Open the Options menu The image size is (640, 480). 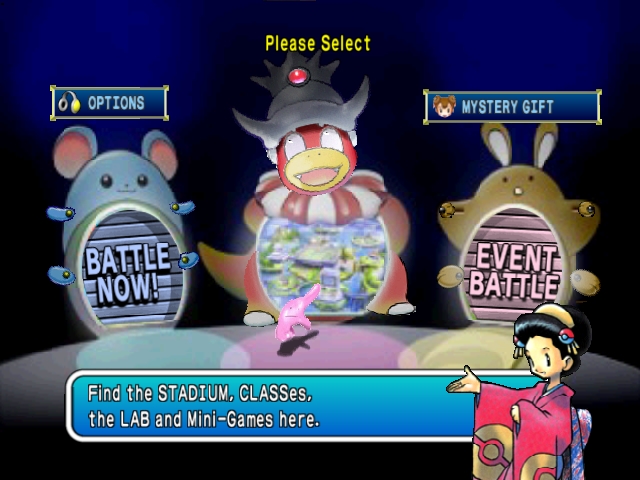click(x=109, y=103)
